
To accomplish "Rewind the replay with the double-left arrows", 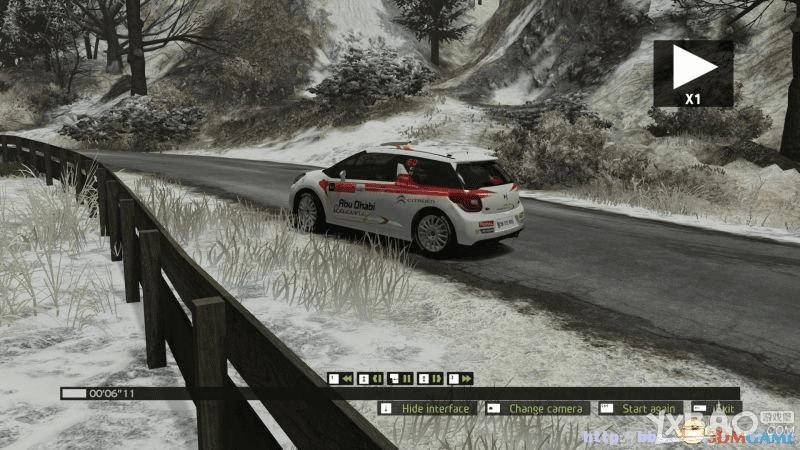I will click(341, 379).
